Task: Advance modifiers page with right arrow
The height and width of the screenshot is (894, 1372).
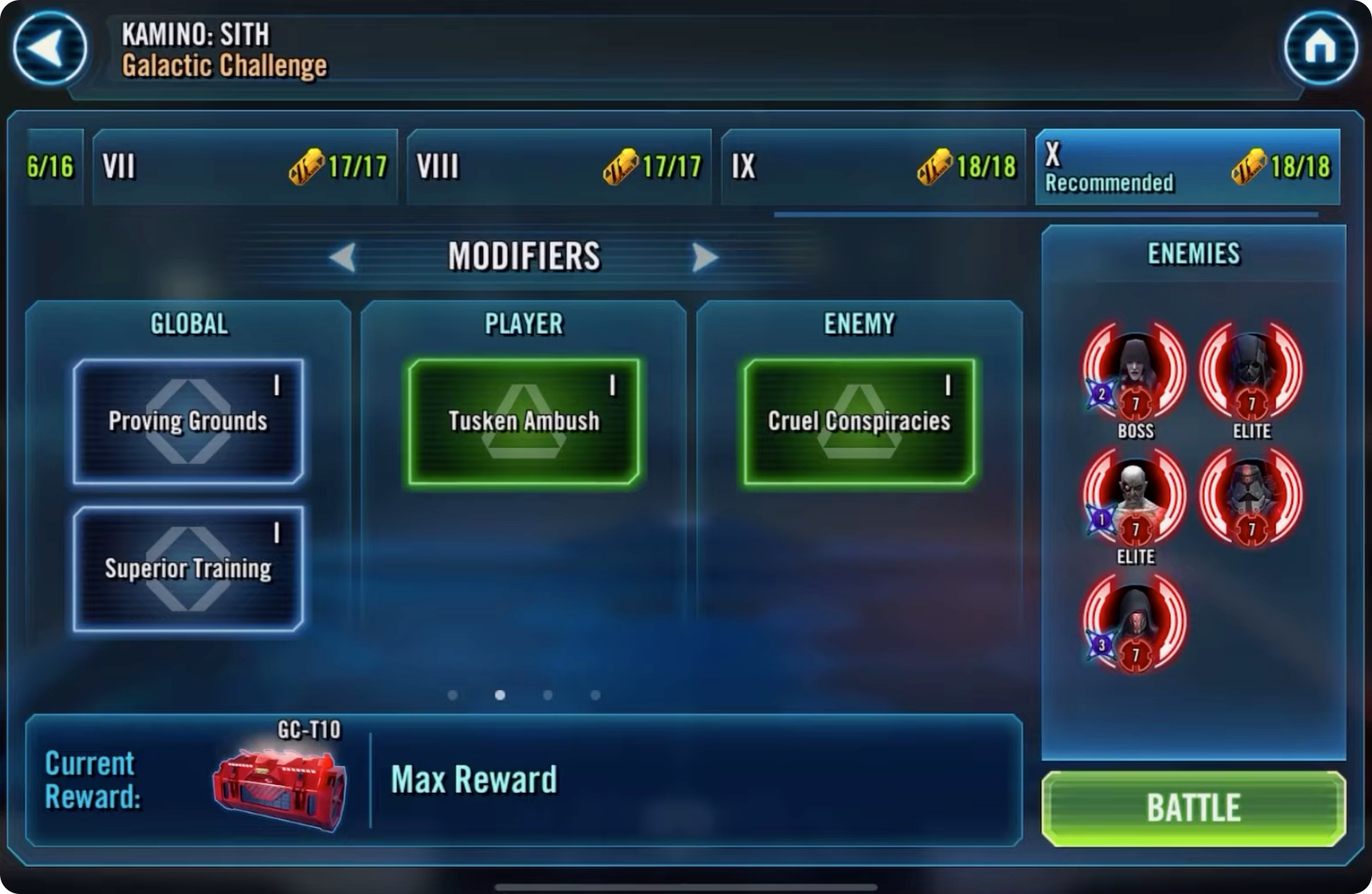Action: tap(704, 257)
